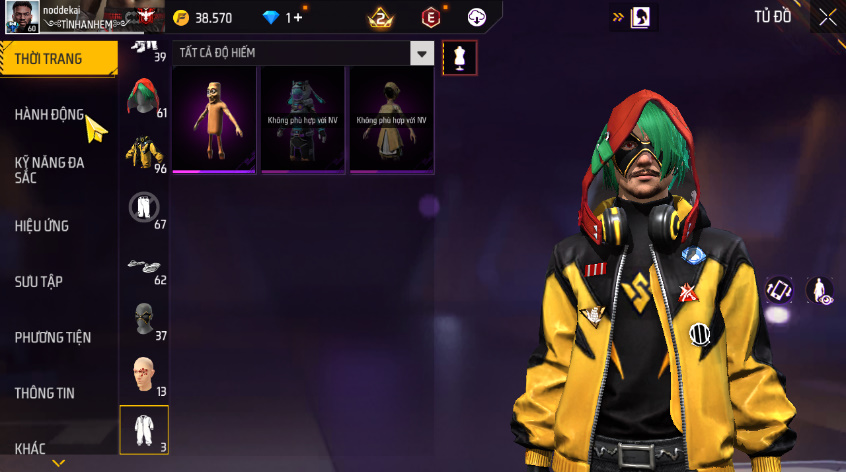
Task: Show the Thông Tin tab
Action: point(44,394)
